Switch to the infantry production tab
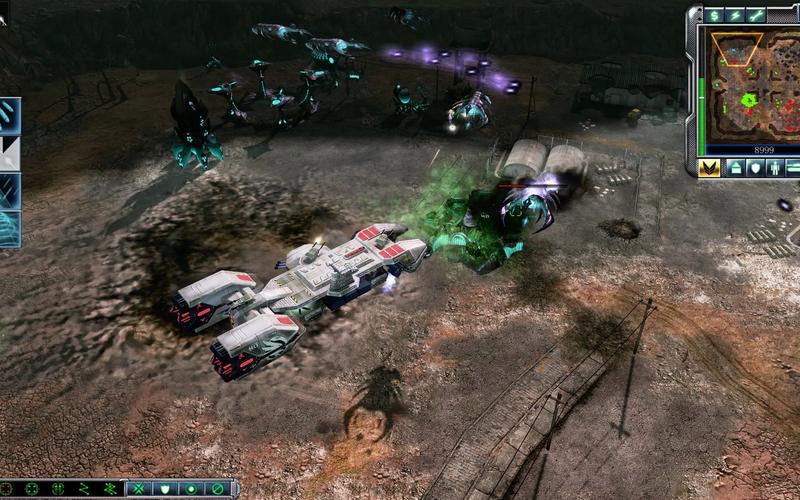The width and height of the screenshot is (800, 500). 777,167
